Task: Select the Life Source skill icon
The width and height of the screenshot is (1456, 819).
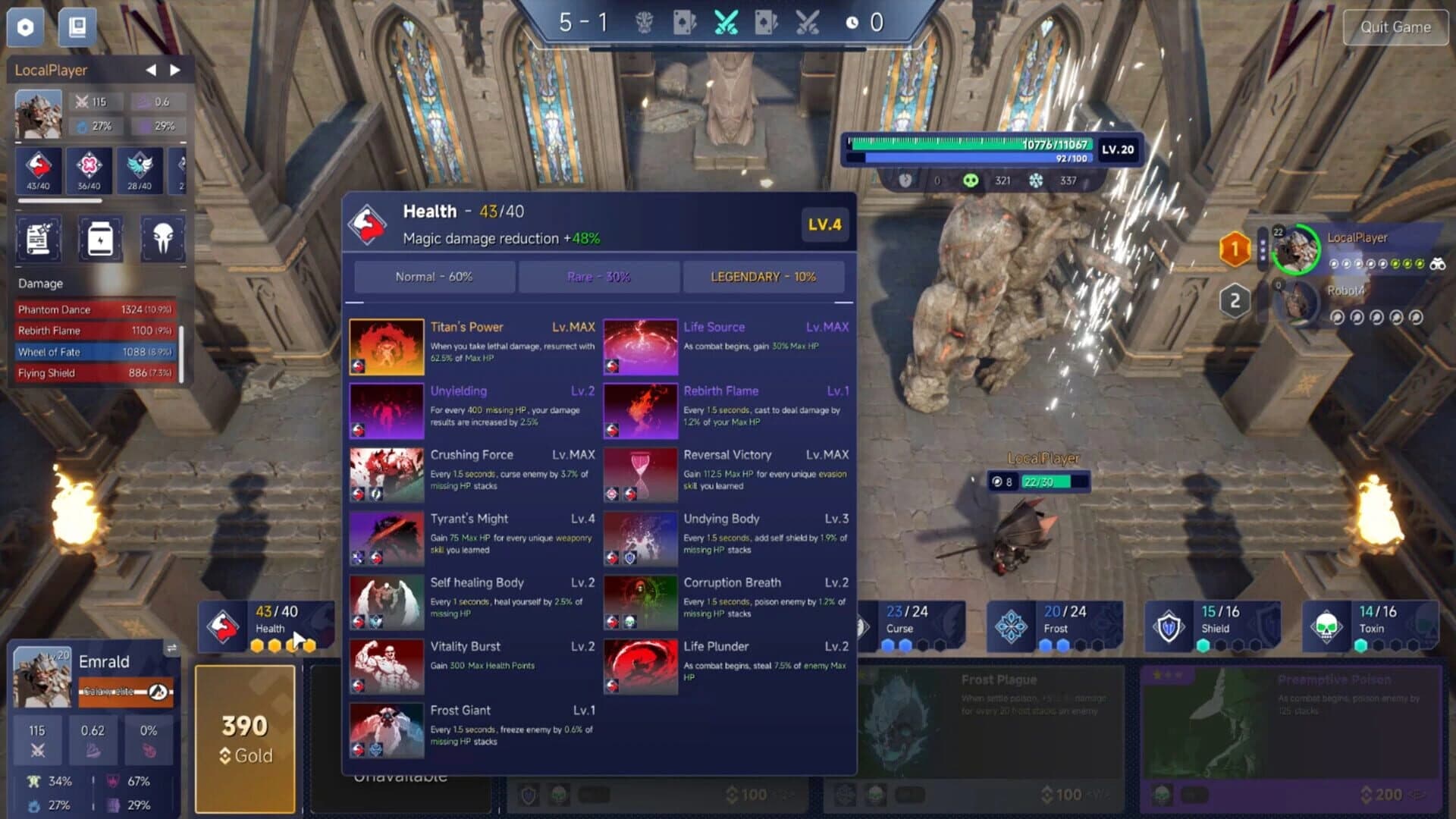Action: tap(639, 347)
